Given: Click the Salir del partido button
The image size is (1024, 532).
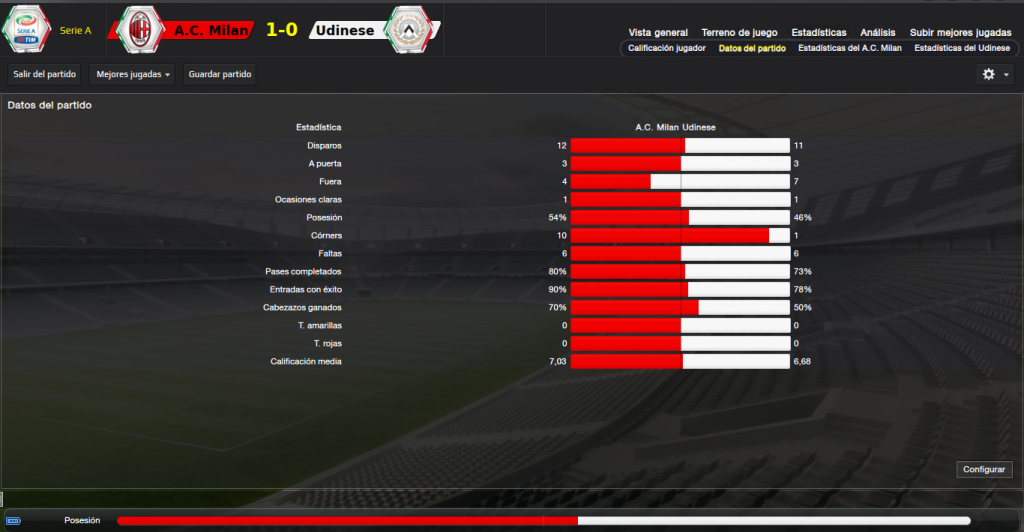Looking at the screenshot, I should [43, 74].
